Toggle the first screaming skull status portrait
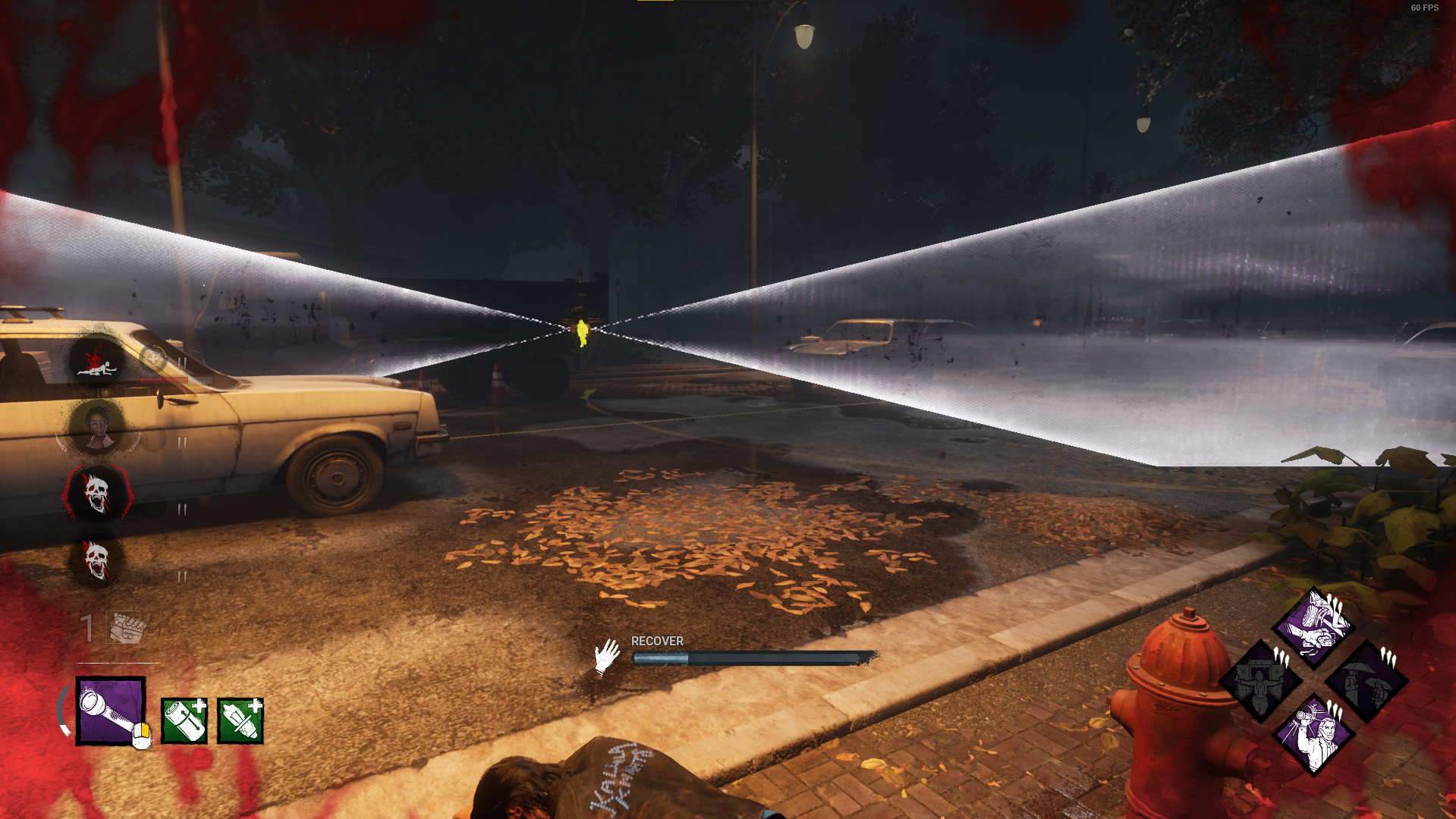Viewport: 1456px width, 819px height. (x=99, y=493)
